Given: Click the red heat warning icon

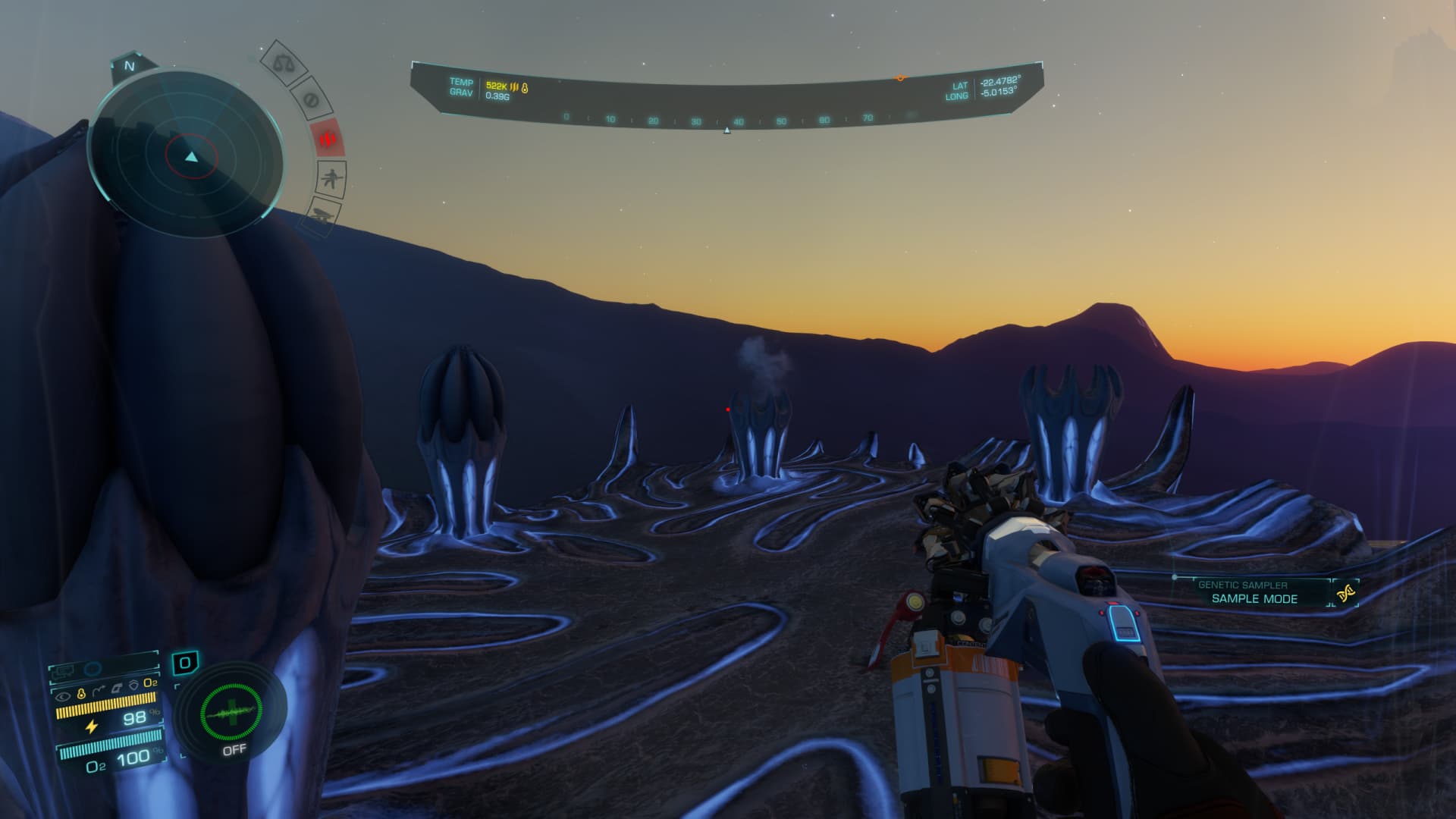Looking at the screenshot, I should pyautogui.click(x=328, y=139).
